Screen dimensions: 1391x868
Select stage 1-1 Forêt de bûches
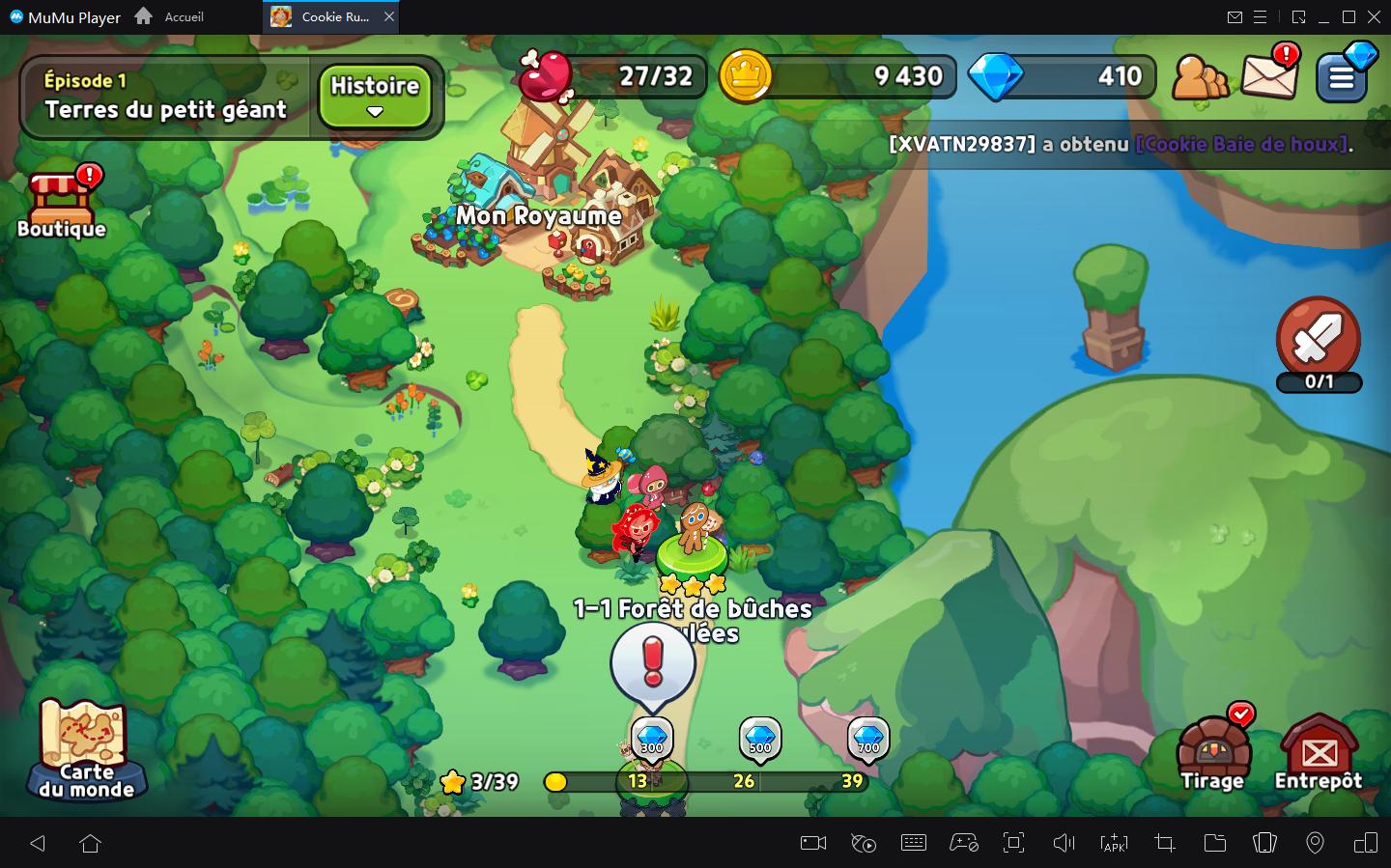(x=692, y=555)
